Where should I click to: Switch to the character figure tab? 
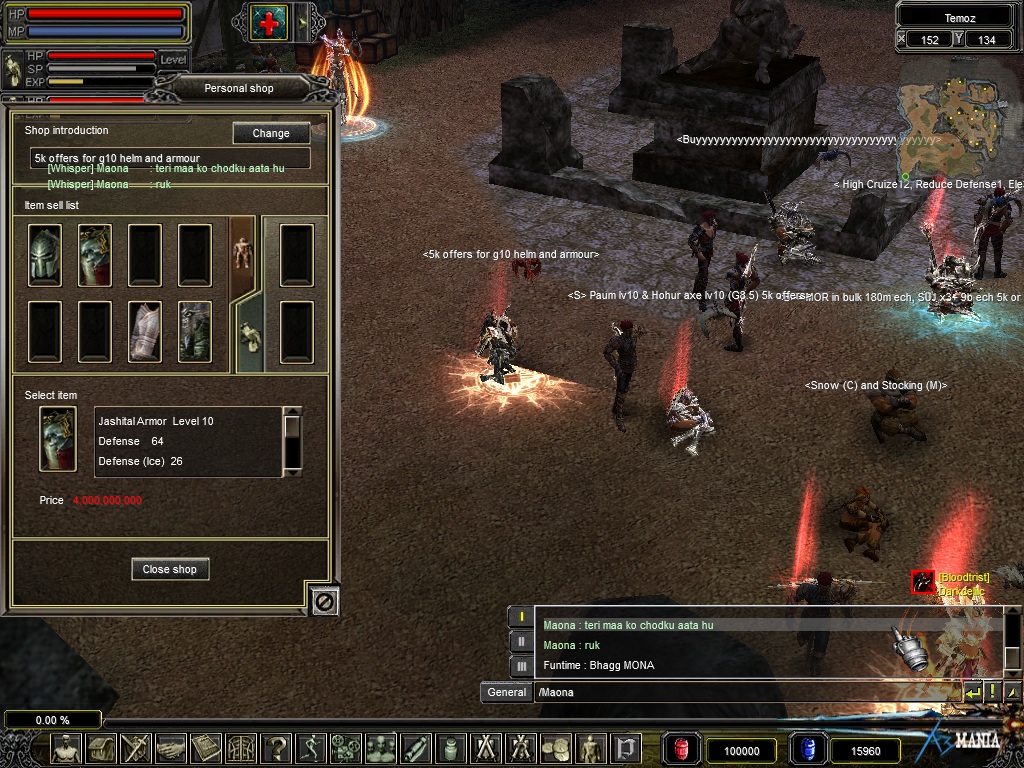(x=243, y=254)
